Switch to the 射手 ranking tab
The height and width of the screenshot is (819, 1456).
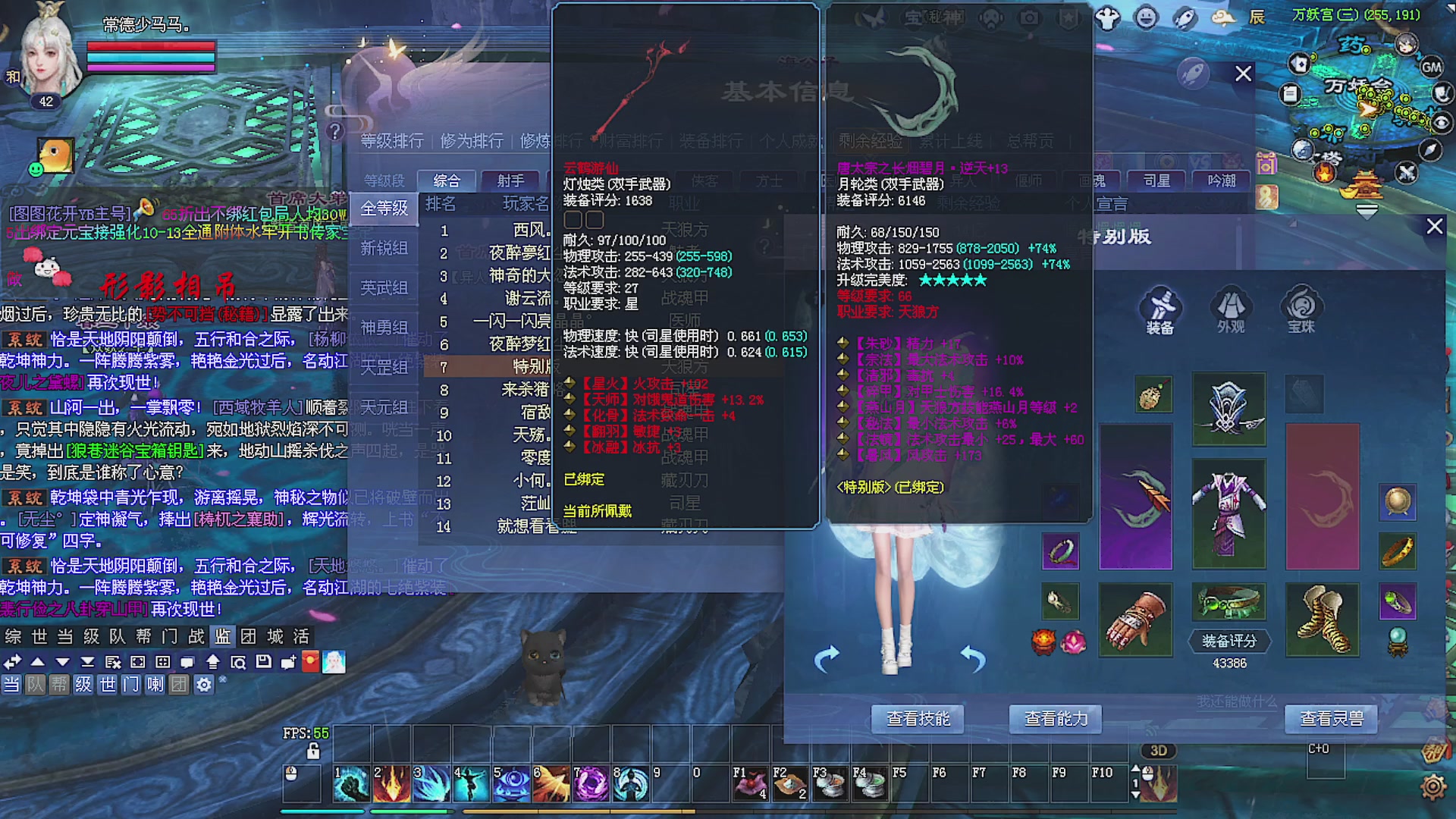click(x=509, y=180)
